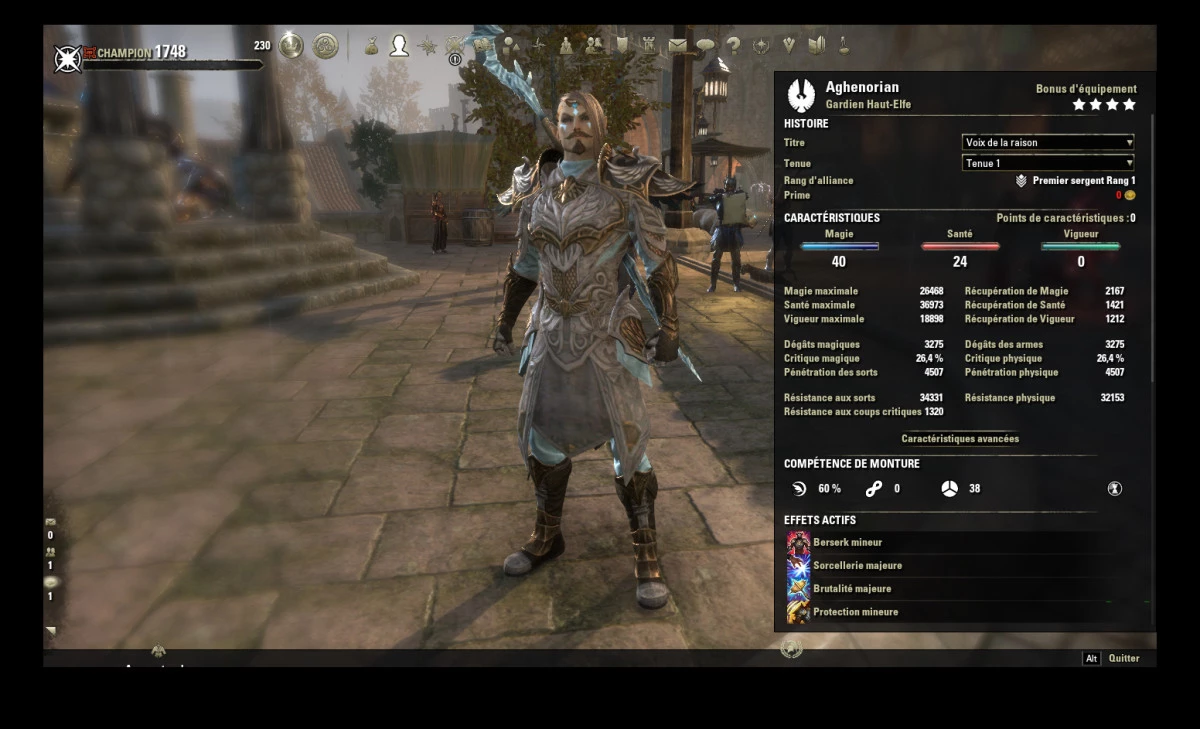The width and height of the screenshot is (1200, 729).
Task: Click the Crown Store coin icon
Action: point(291,46)
